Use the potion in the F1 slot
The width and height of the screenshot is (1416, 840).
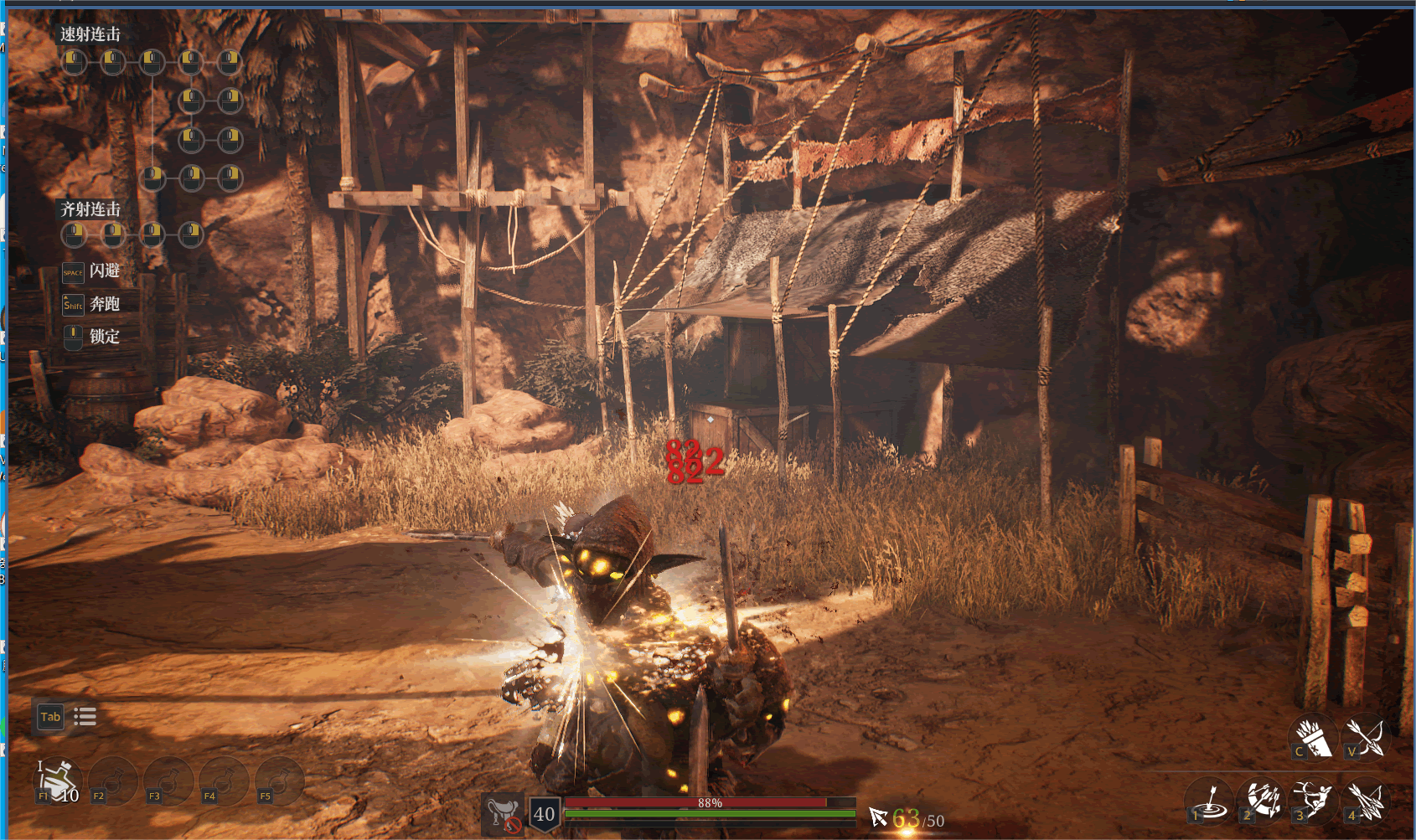(x=57, y=781)
